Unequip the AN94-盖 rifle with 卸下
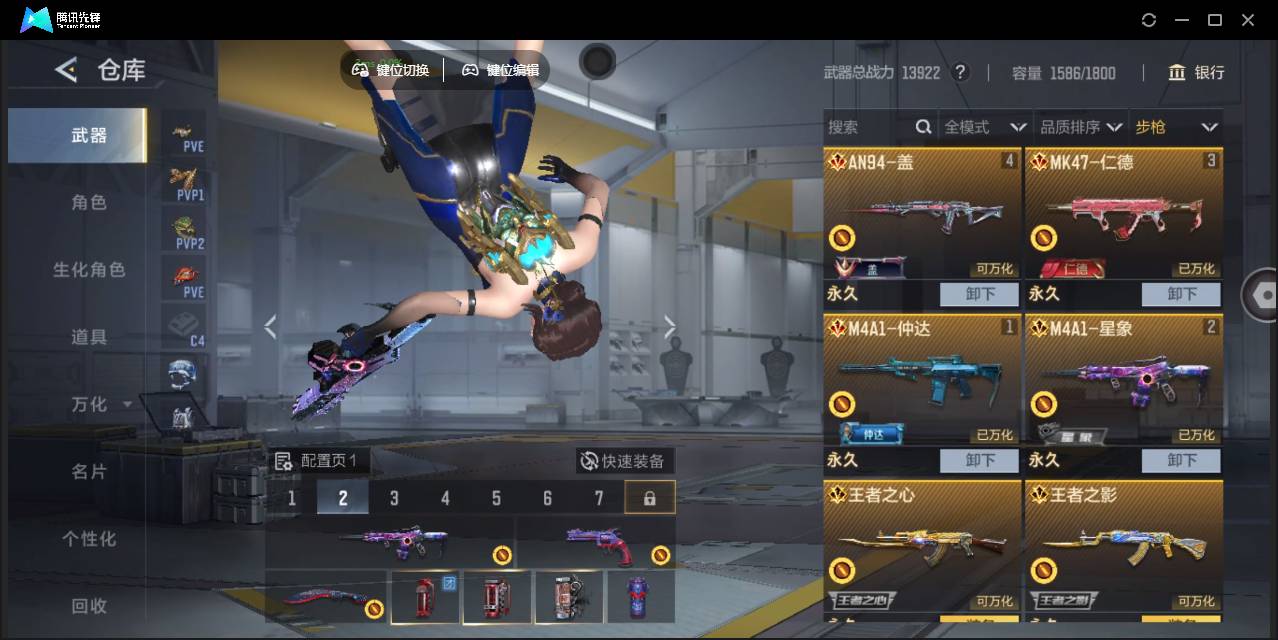This screenshot has height=640, width=1278. 979,294
